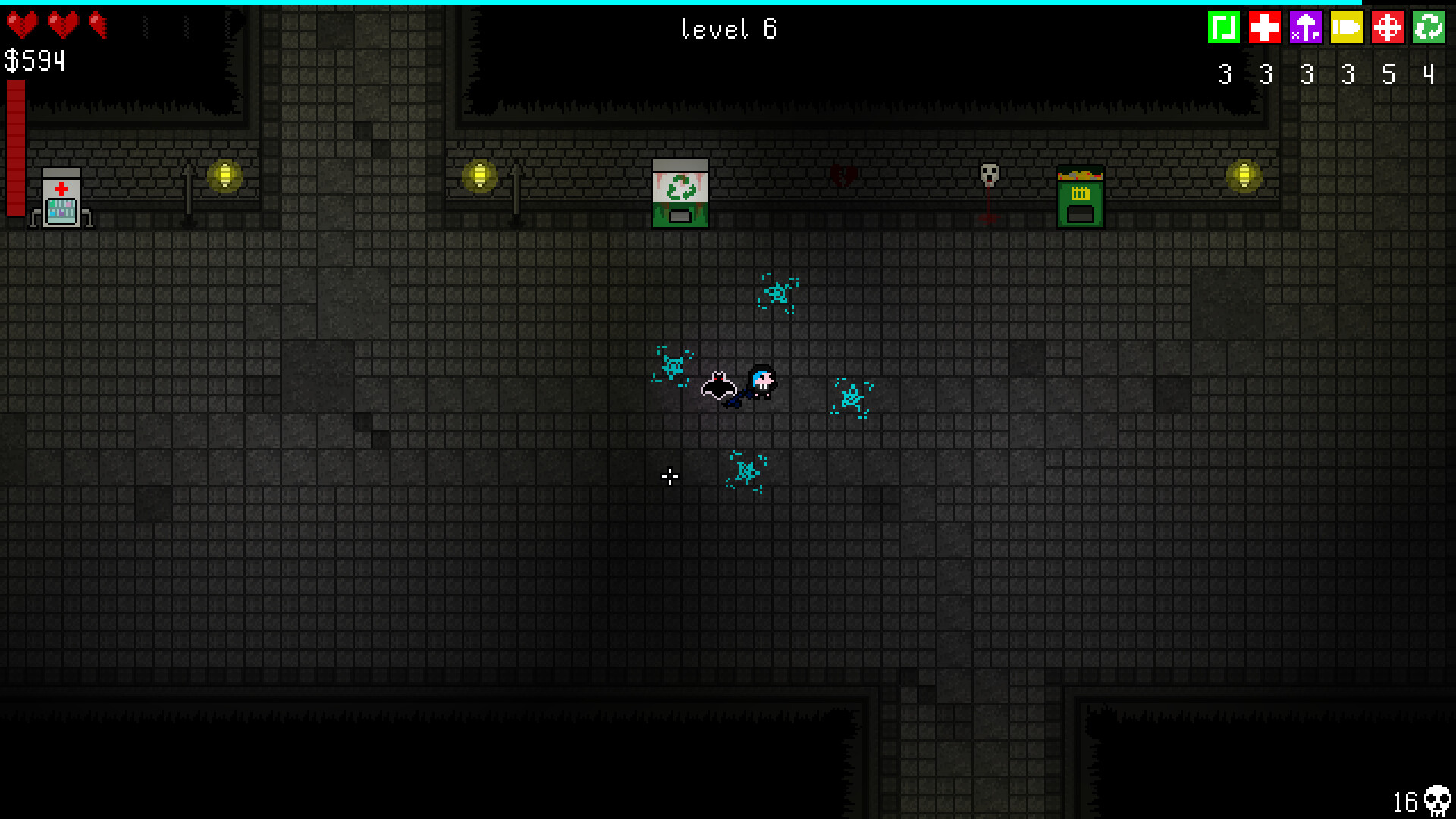The width and height of the screenshot is (1456, 819).
Task: Click the count 5 under the crosshair item
Action: [1388, 74]
